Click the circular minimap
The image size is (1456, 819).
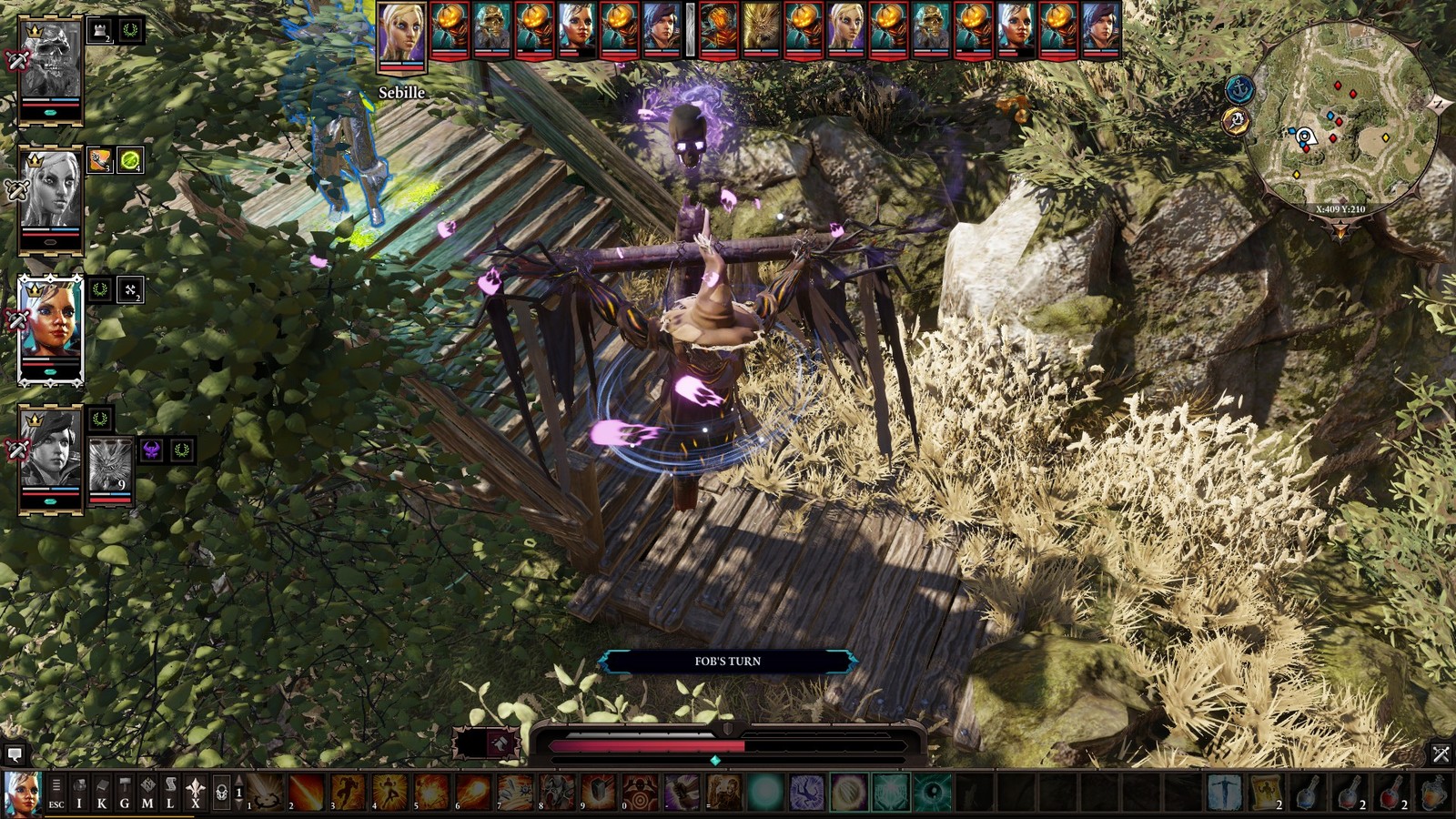click(x=1340, y=118)
